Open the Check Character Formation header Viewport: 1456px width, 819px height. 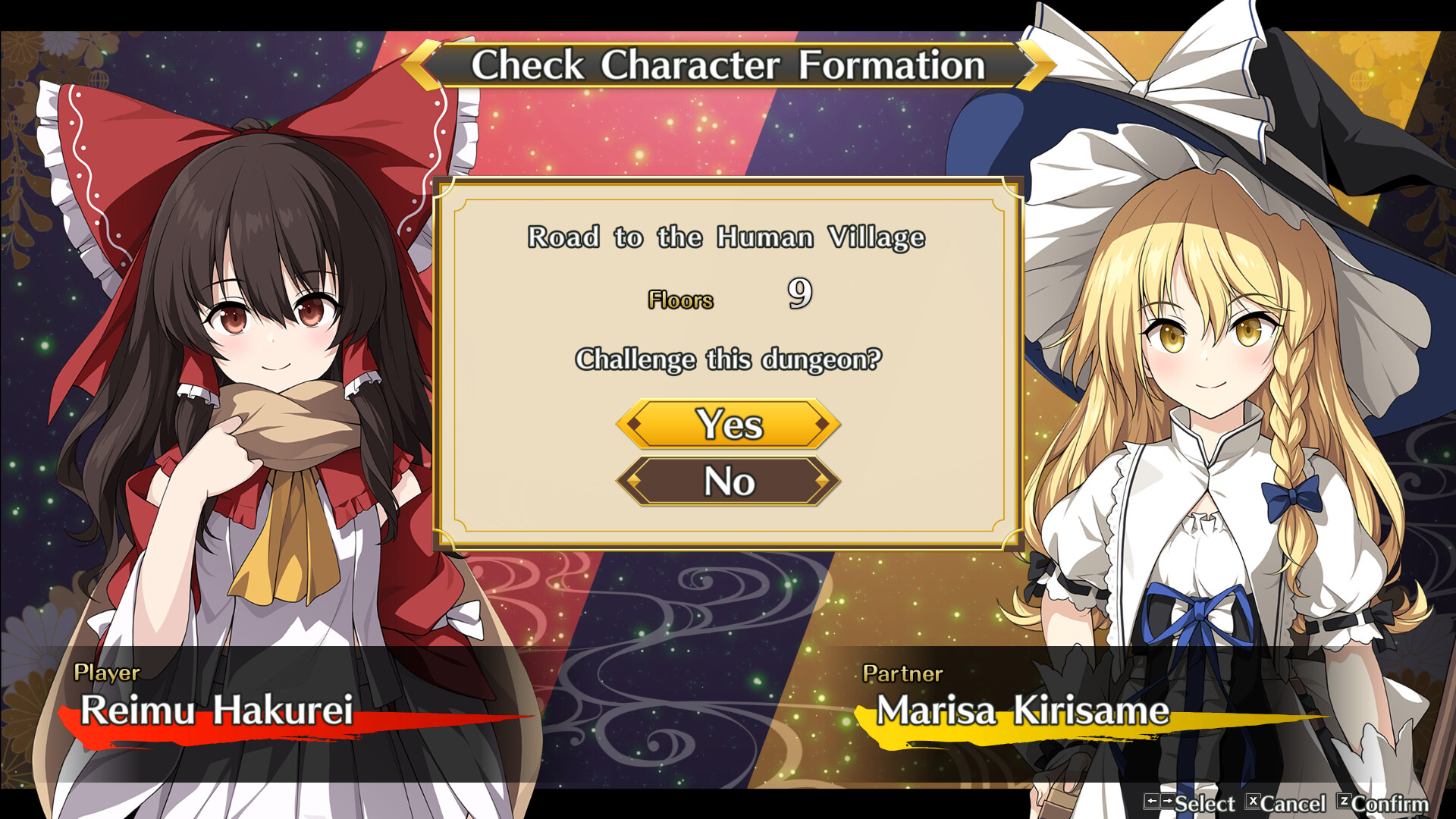pos(728,65)
